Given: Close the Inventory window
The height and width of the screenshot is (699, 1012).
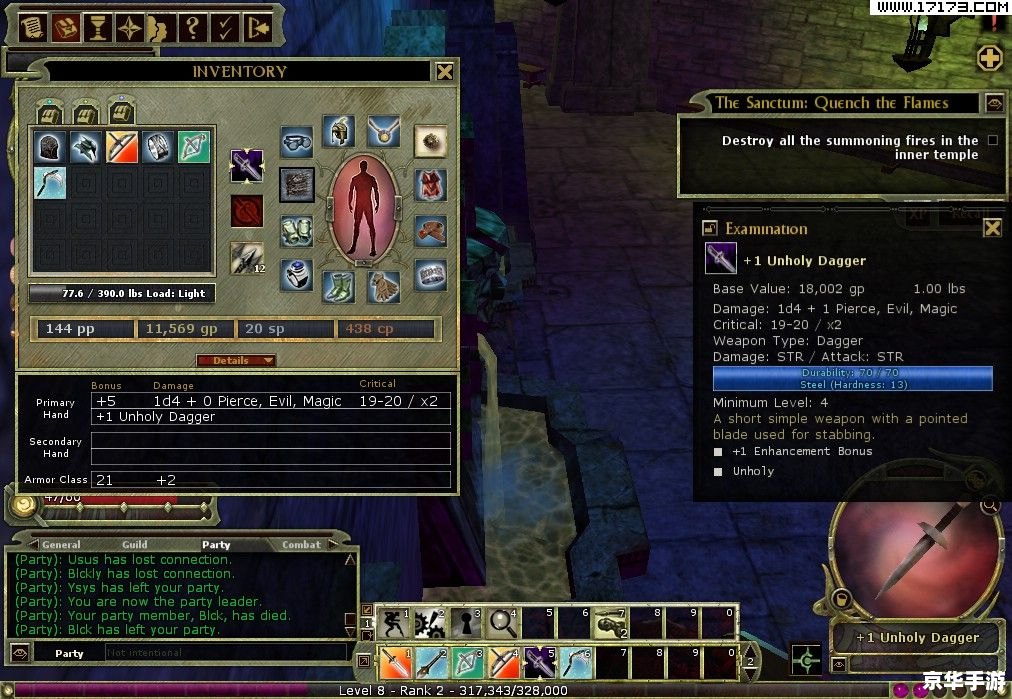Looking at the screenshot, I should [x=444, y=71].
